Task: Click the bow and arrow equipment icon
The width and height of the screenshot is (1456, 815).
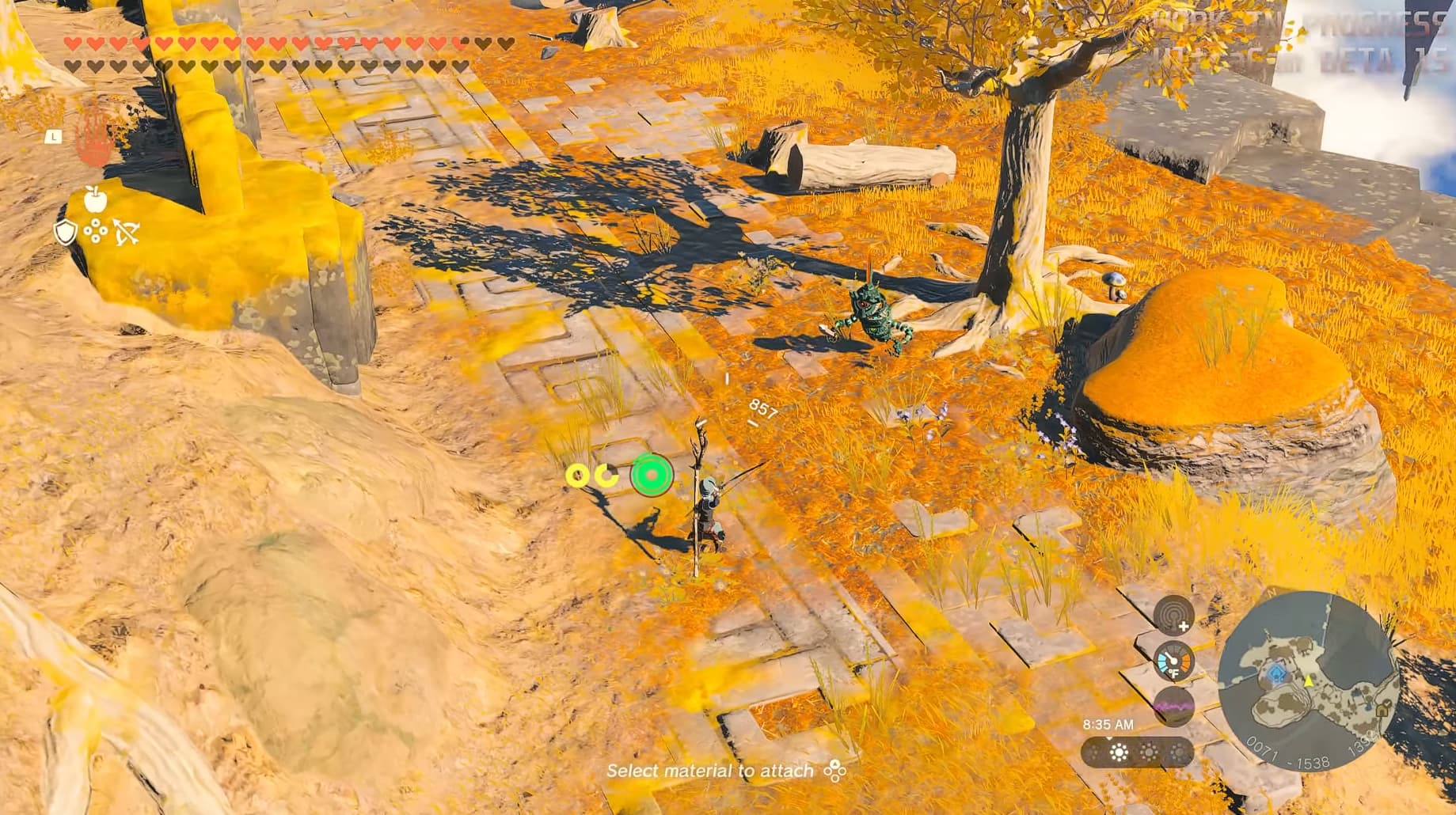Action: tap(127, 231)
